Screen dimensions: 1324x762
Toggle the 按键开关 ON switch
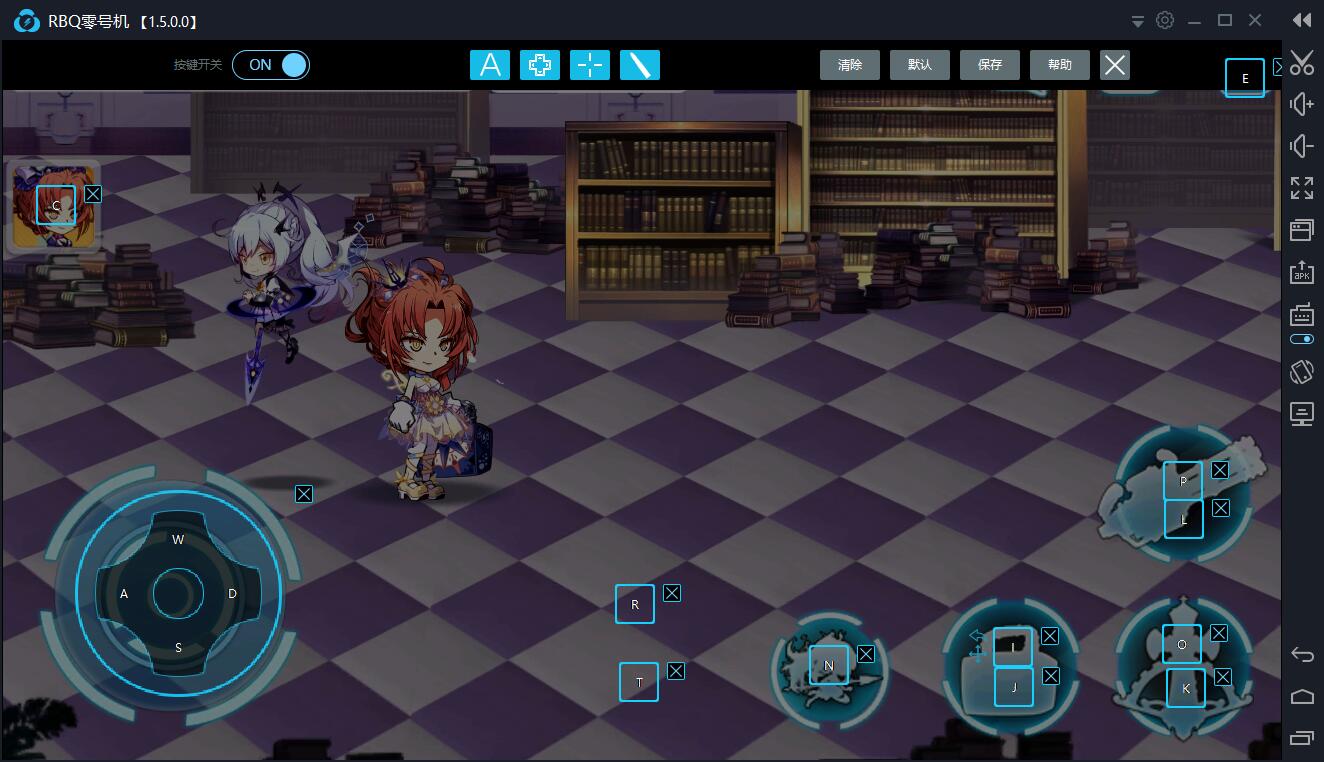point(271,65)
